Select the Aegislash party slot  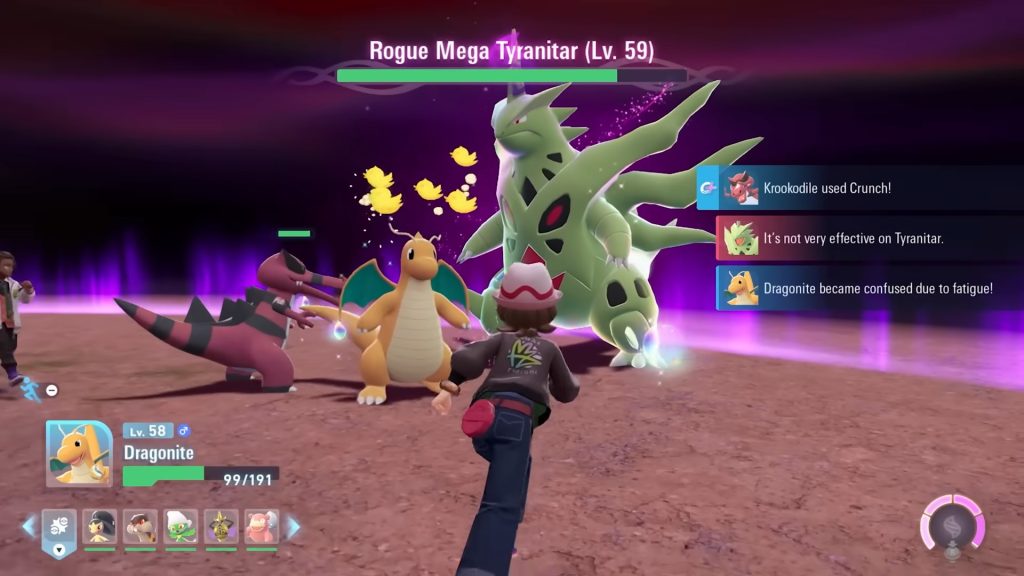(x=221, y=527)
